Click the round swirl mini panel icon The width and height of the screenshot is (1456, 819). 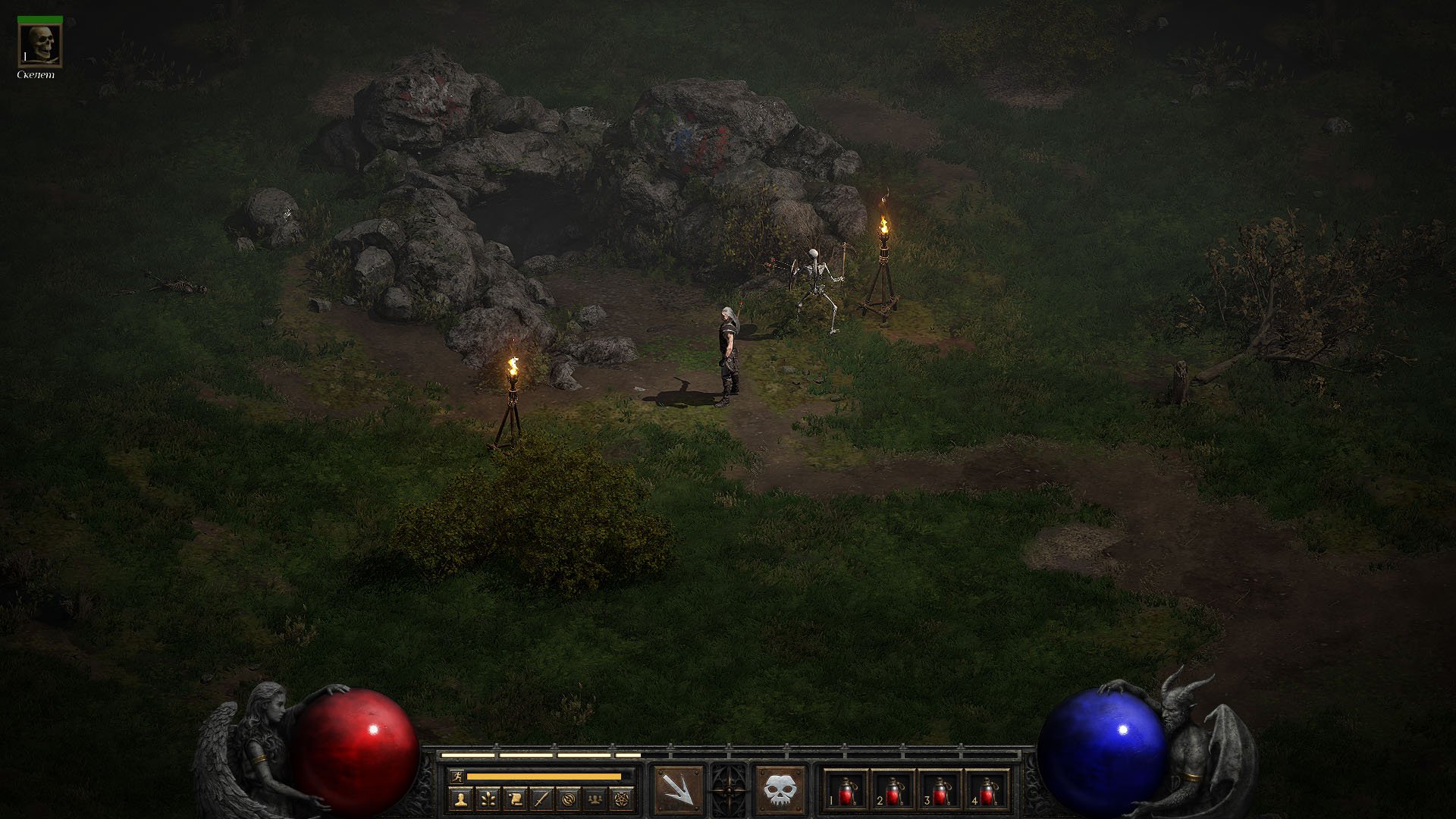click(569, 799)
